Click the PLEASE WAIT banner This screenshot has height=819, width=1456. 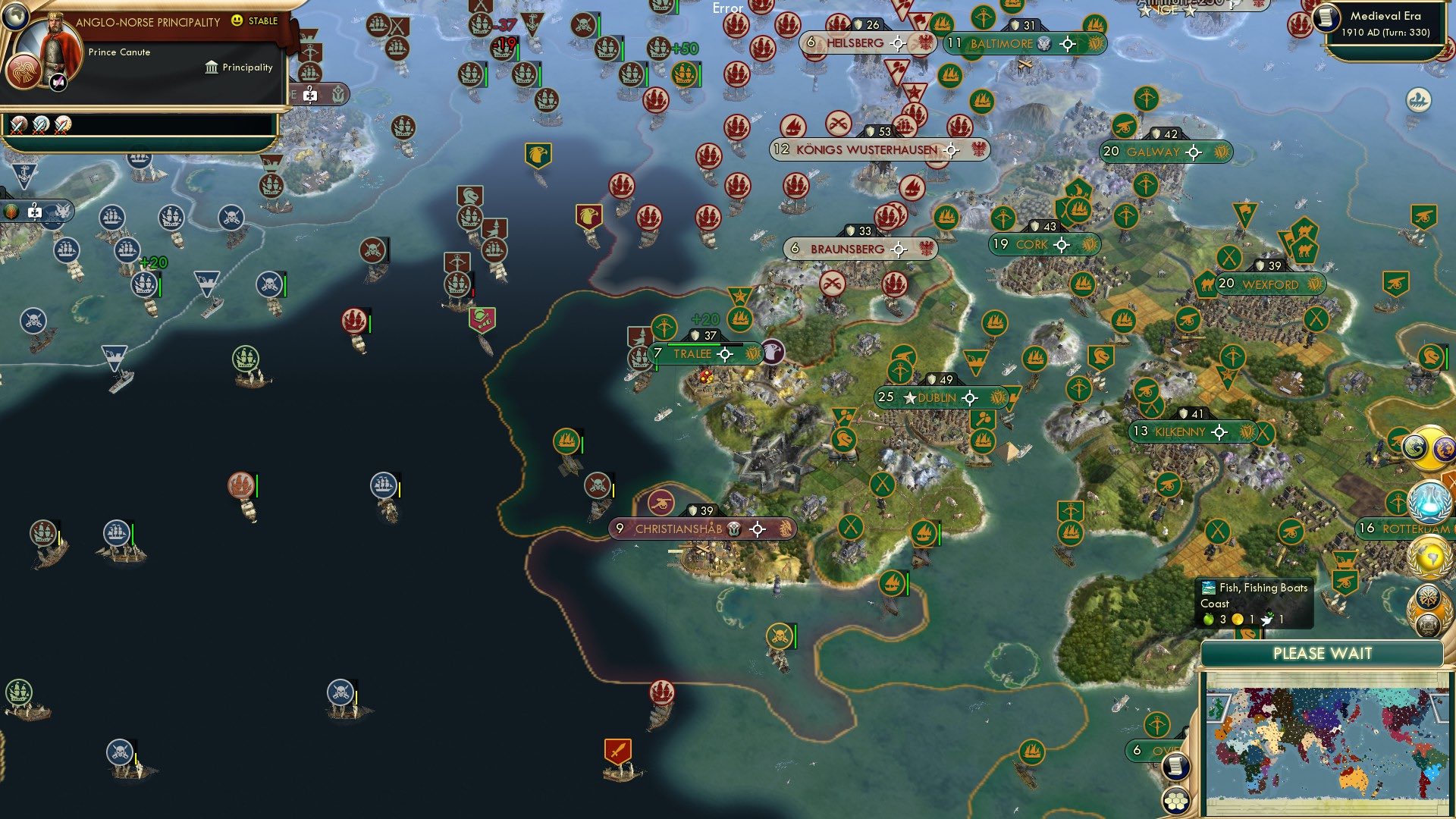click(x=1323, y=652)
